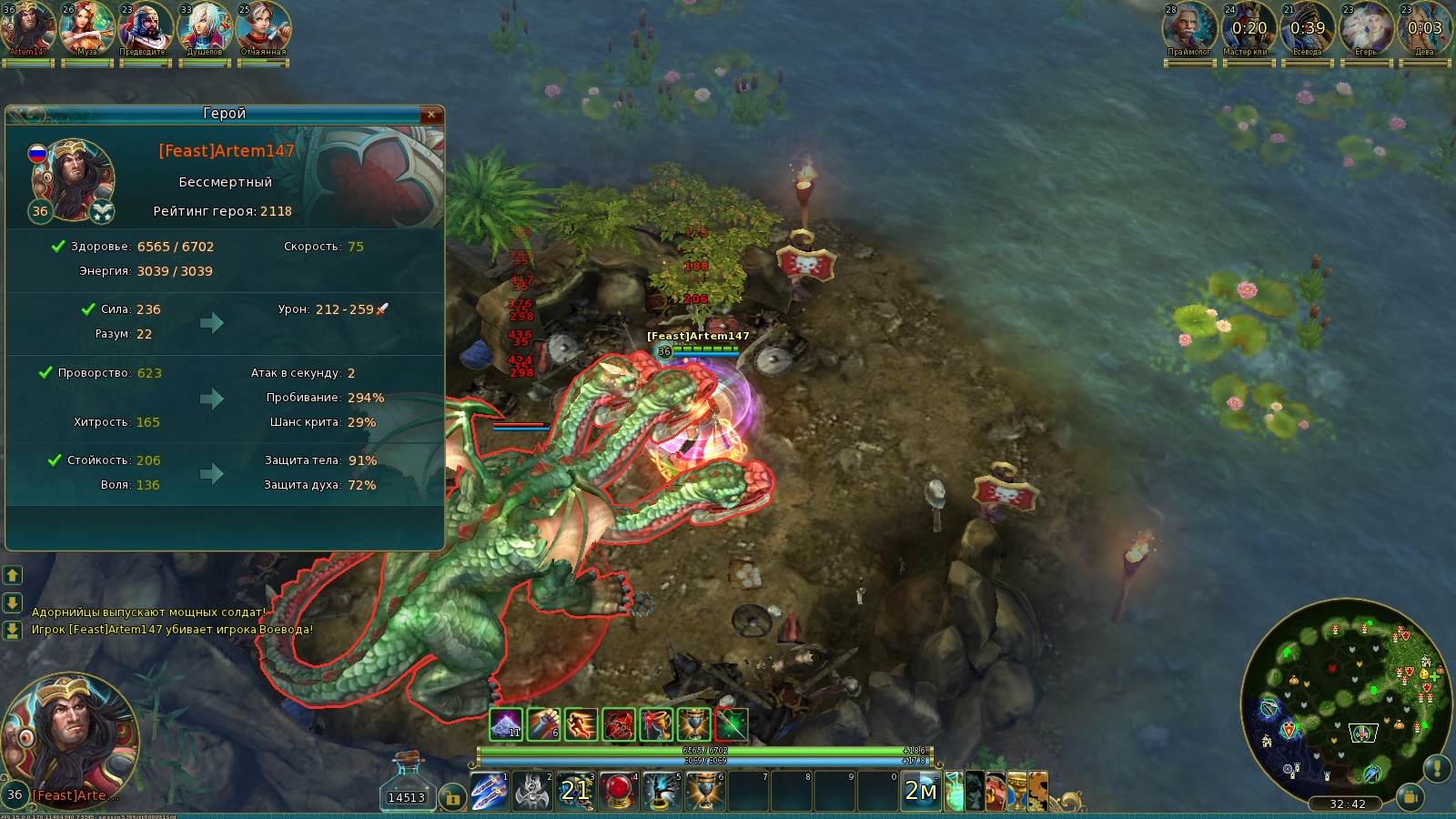This screenshot has width=1456, height=819.
Task: Close the Герой hero stats panel
Action: [x=431, y=114]
